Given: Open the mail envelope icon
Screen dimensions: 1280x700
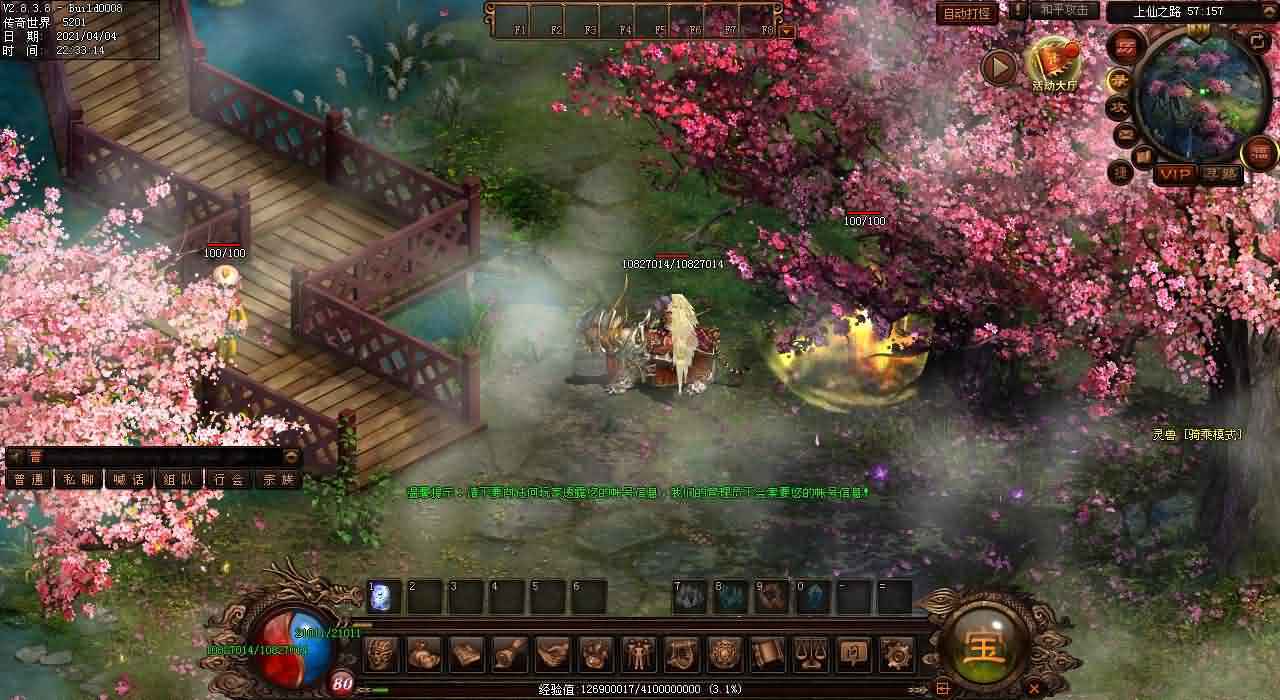Looking at the screenshot, I should pyautogui.click(x=1125, y=133).
